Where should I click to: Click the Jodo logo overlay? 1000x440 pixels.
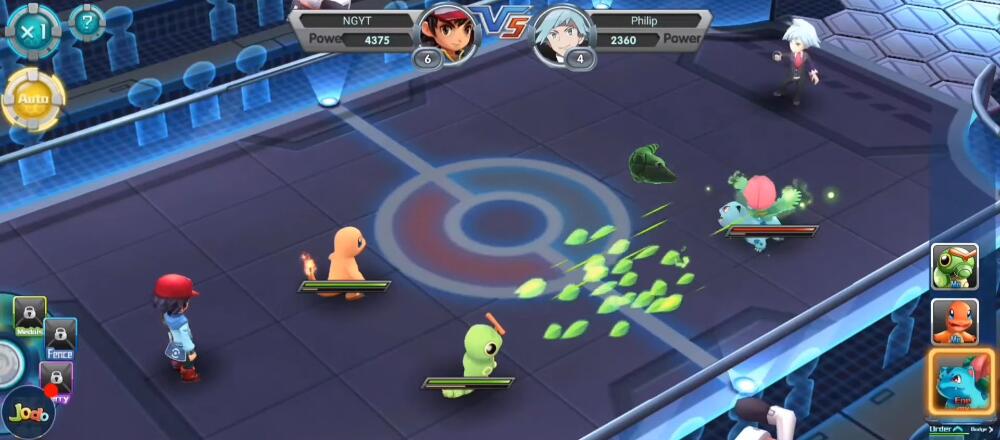[x=27, y=413]
